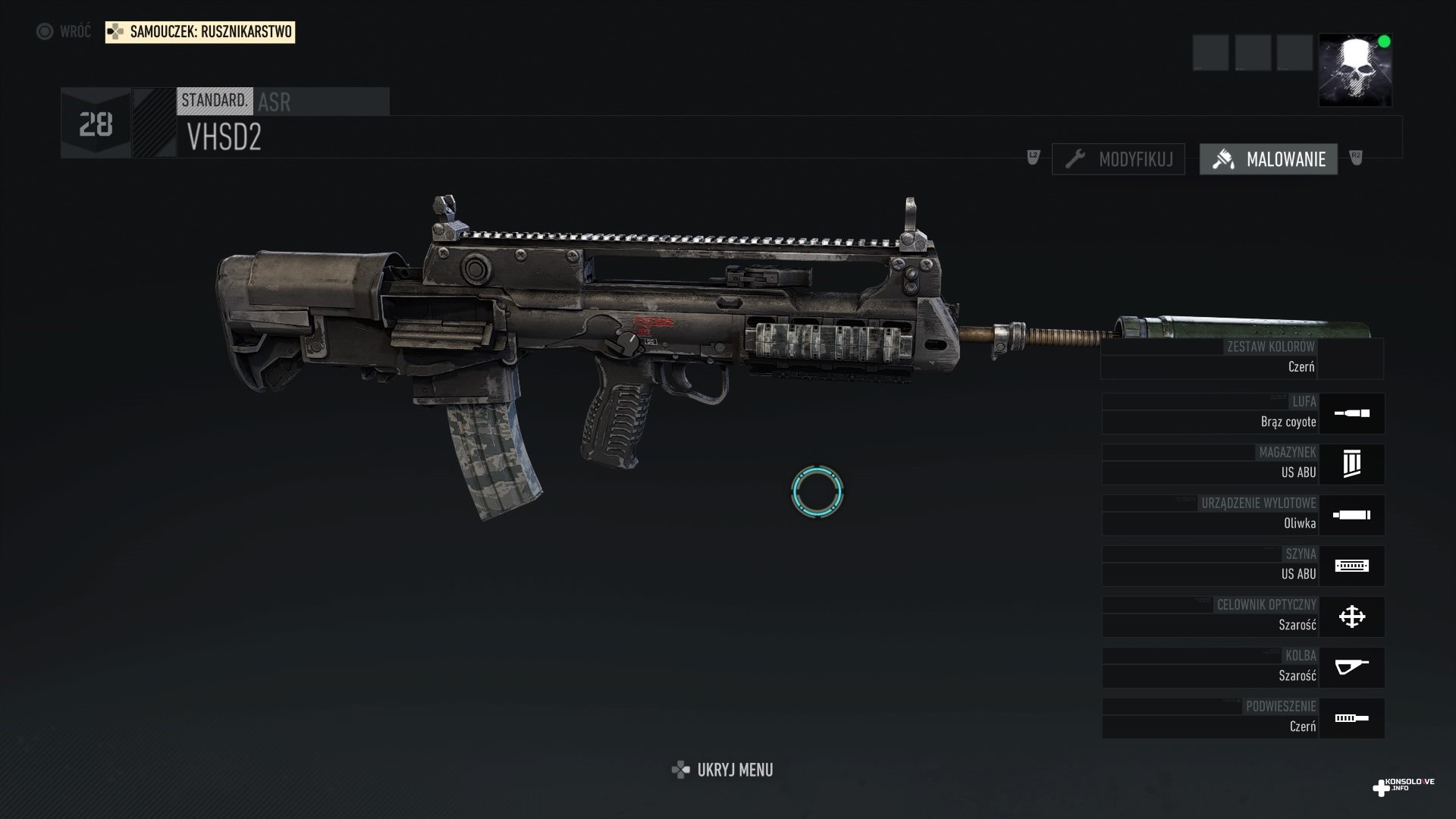
Task: Hide the menu with Ukryj menu
Action: [723, 770]
